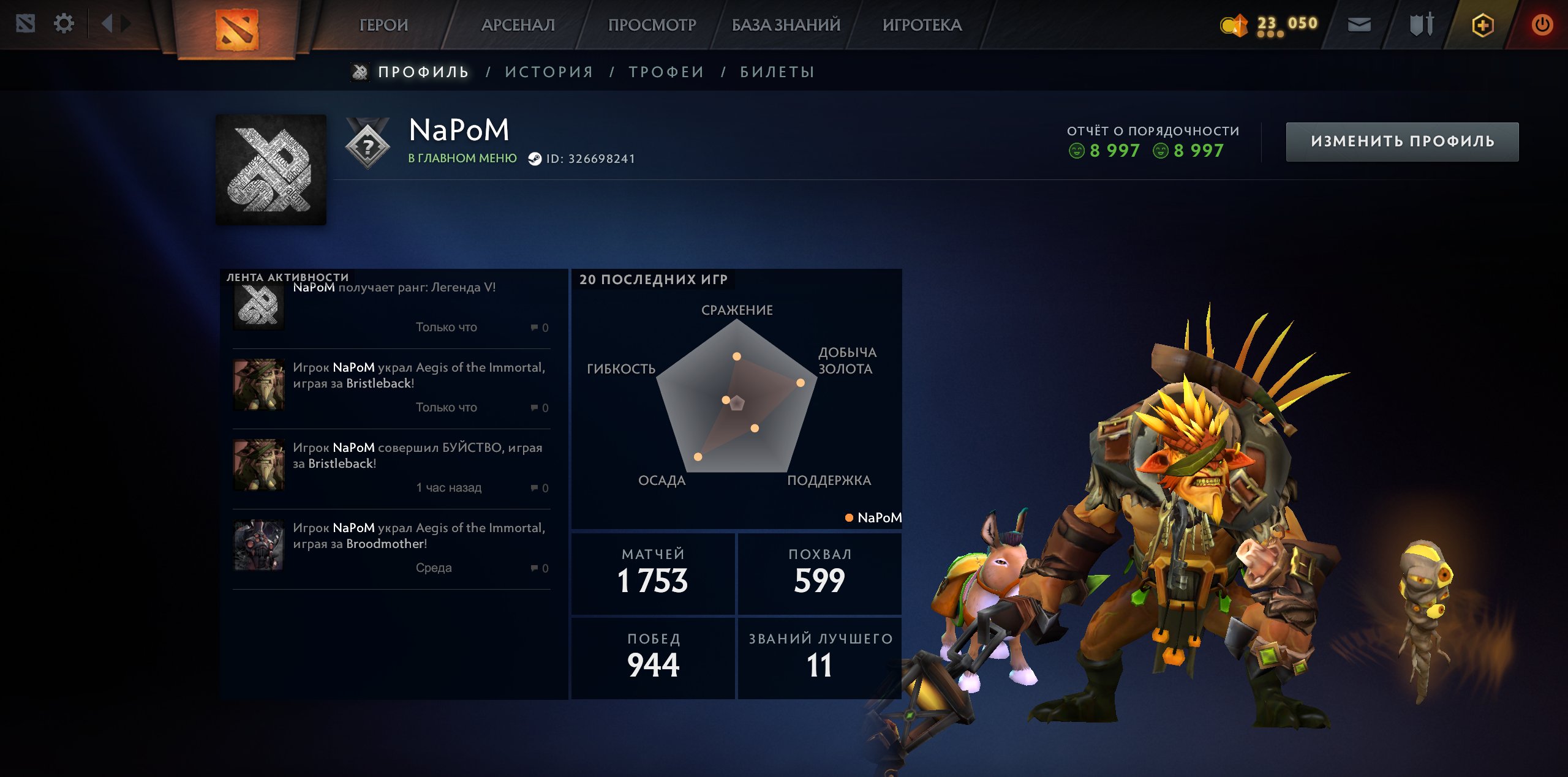Image resolution: width=1568 pixels, height=777 pixels.
Task: Click the back navigation arrow
Action: pos(108,23)
